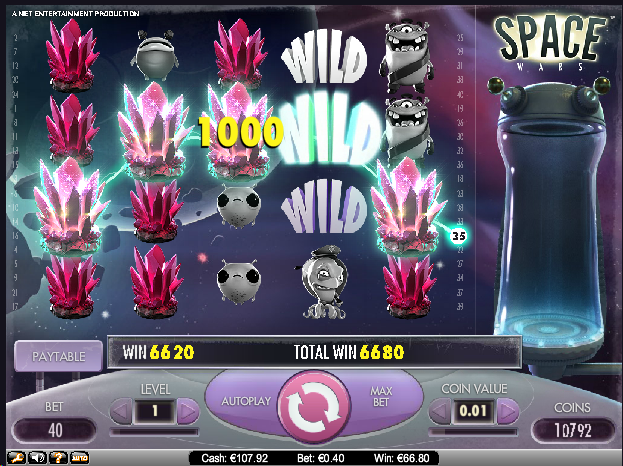Click the small Auto icon
The image size is (623, 466).
point(79,457)
